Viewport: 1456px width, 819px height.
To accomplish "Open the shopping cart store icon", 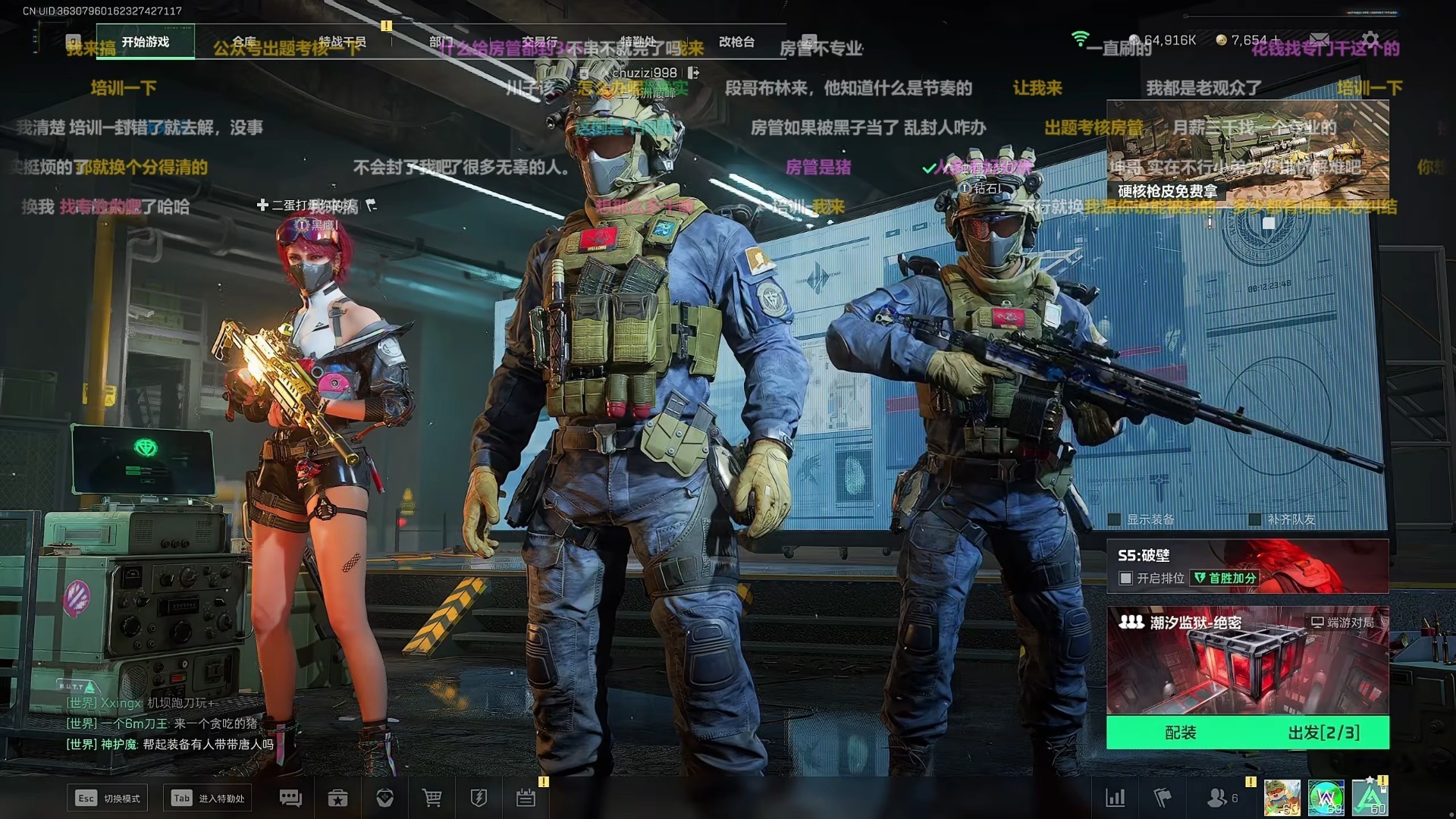I will click(x=432, y=798).
